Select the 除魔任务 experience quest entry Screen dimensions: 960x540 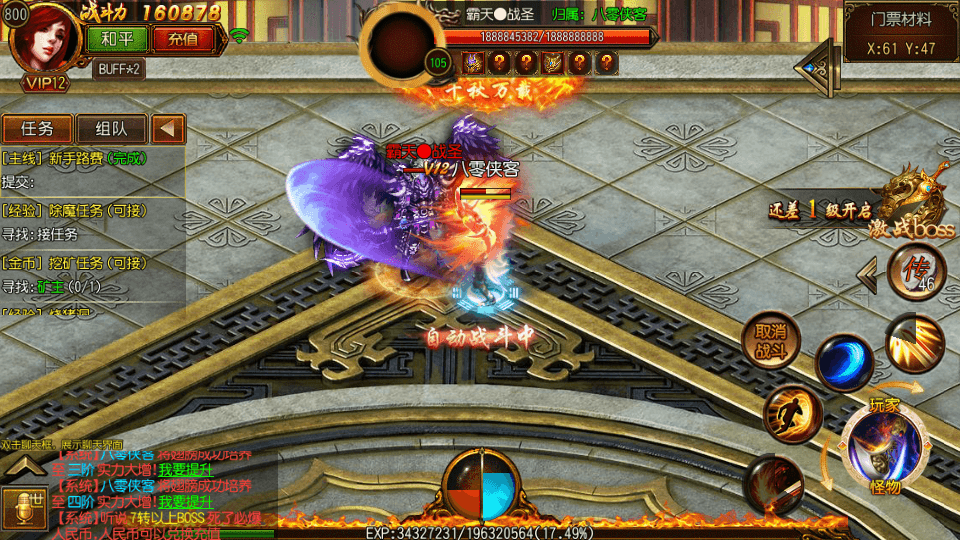[77, 211]
